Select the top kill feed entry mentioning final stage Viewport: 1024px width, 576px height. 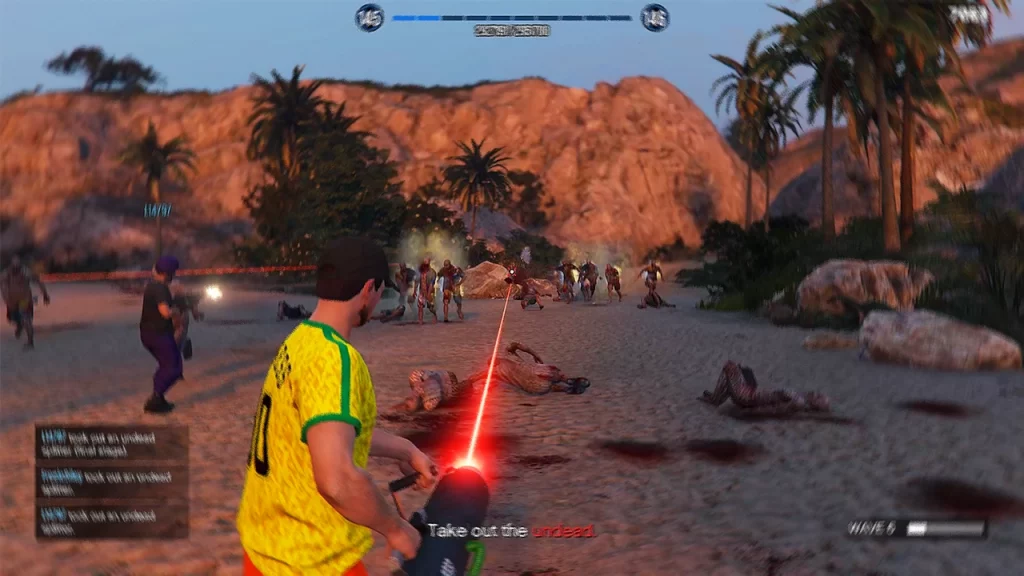[x=112, y=443]
